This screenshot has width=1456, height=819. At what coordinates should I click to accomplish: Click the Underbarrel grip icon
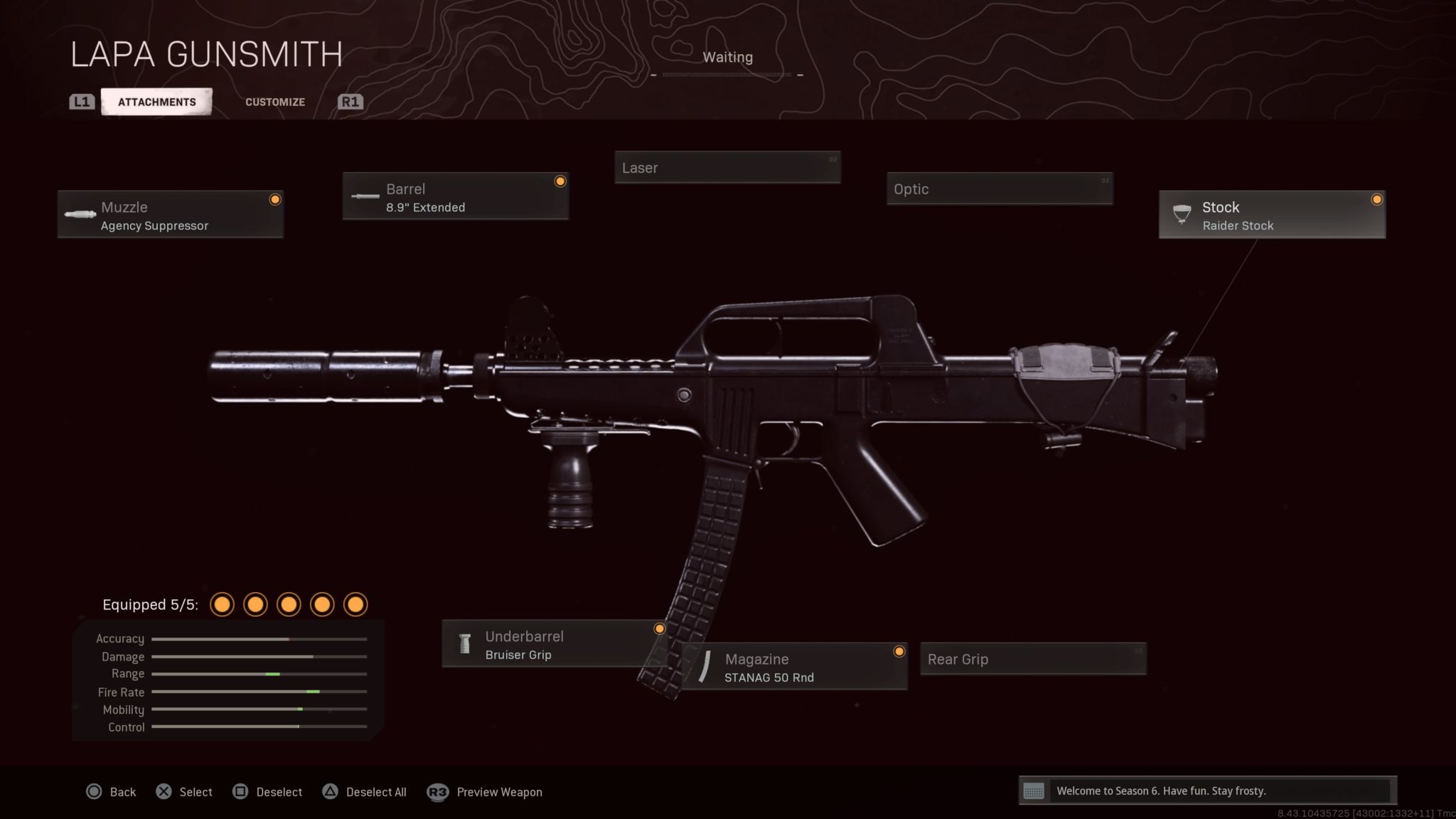pos(464,644)
